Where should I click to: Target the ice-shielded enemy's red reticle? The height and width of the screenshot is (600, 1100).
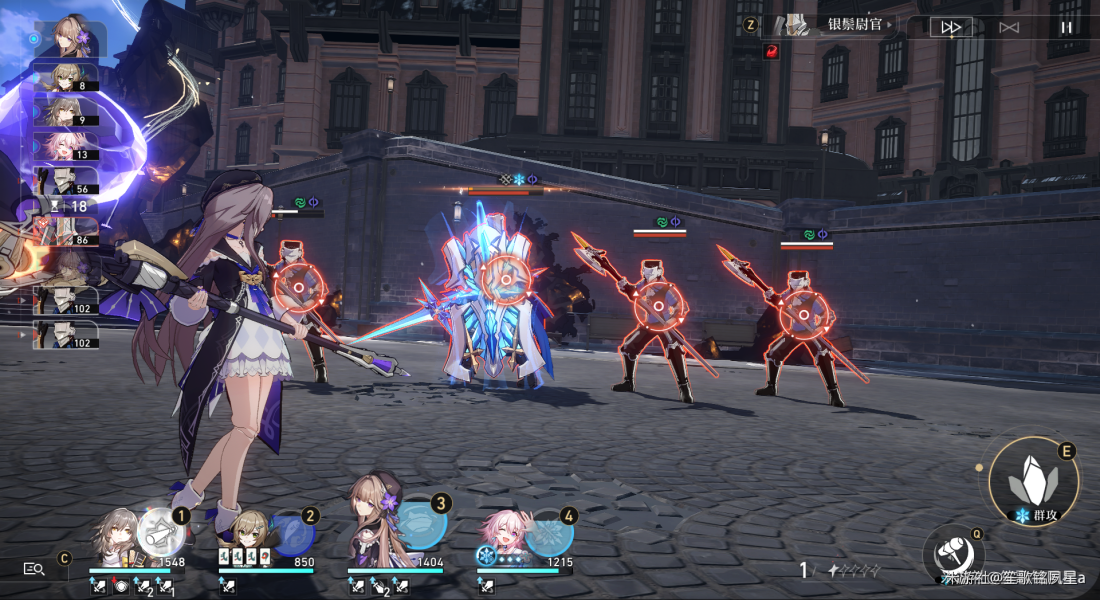pos(505,278)
